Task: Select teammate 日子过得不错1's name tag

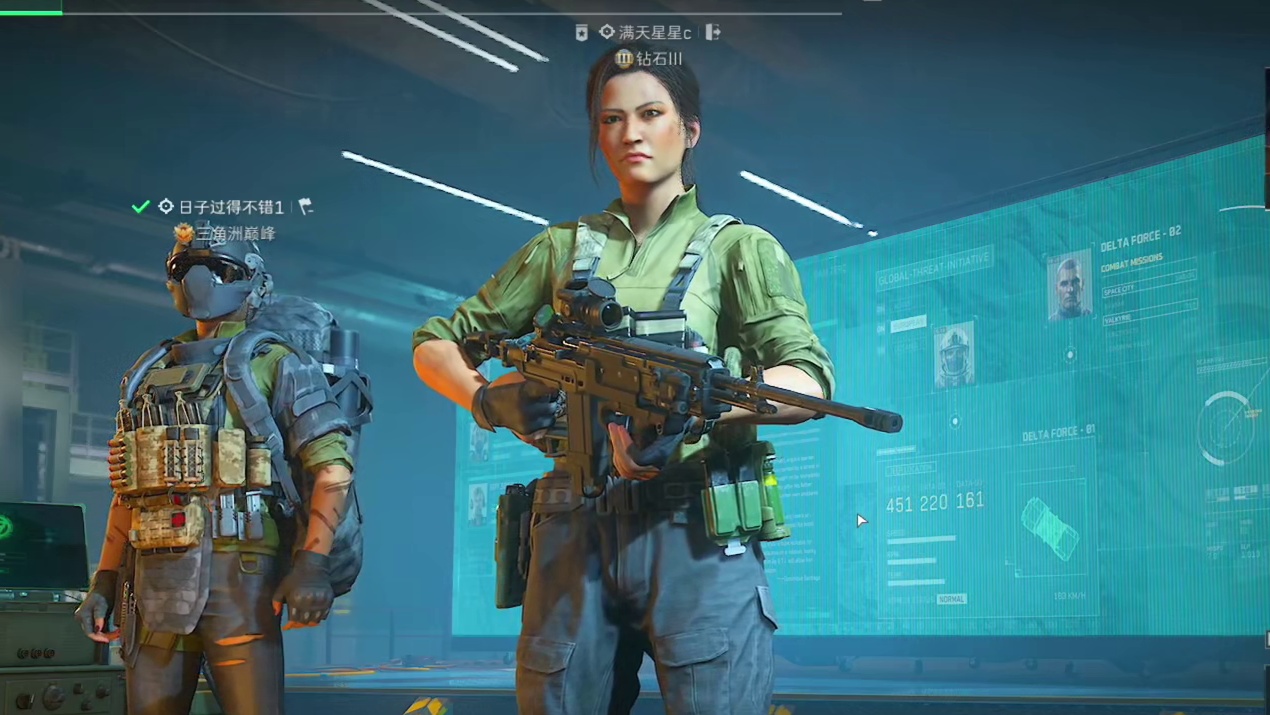Action: tap(230, 207)
